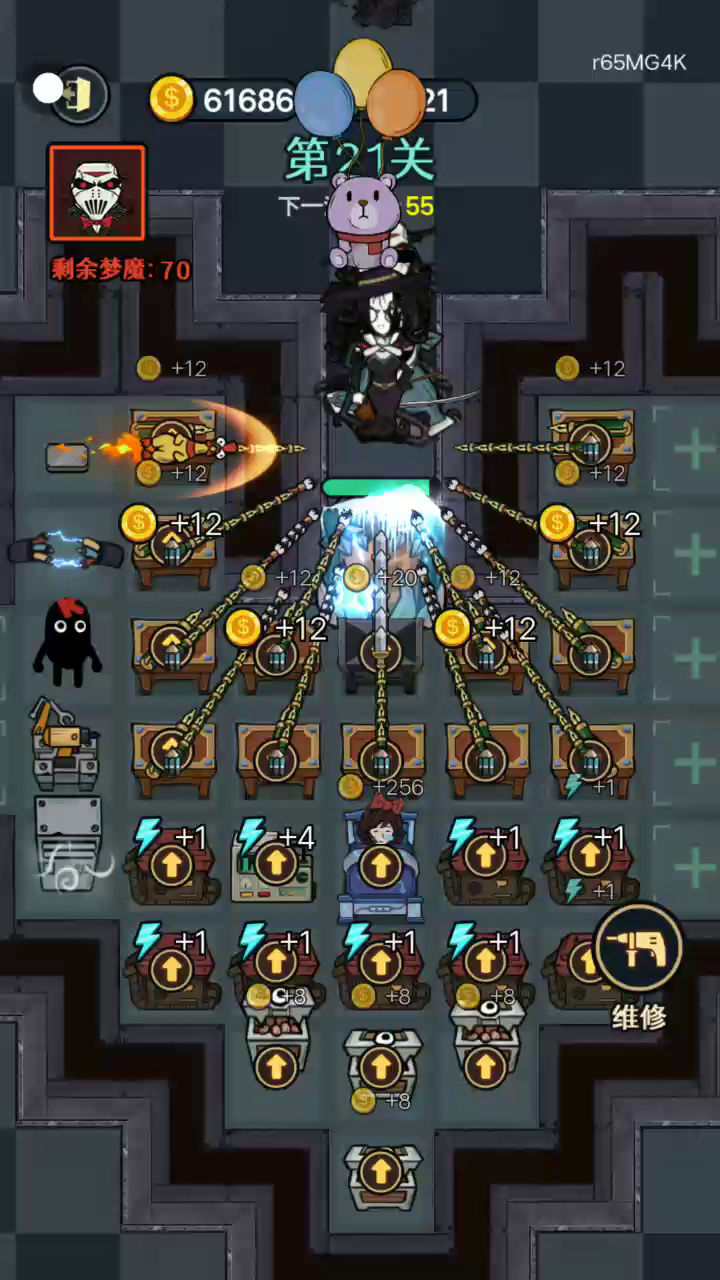
Task: Upgrade the green control-panel generator showing +4
Action: [x=275, y=863]
